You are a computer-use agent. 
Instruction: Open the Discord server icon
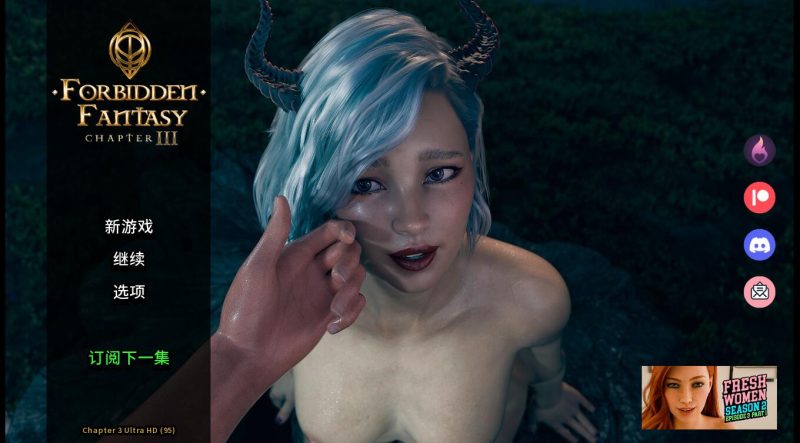point(759,244)
